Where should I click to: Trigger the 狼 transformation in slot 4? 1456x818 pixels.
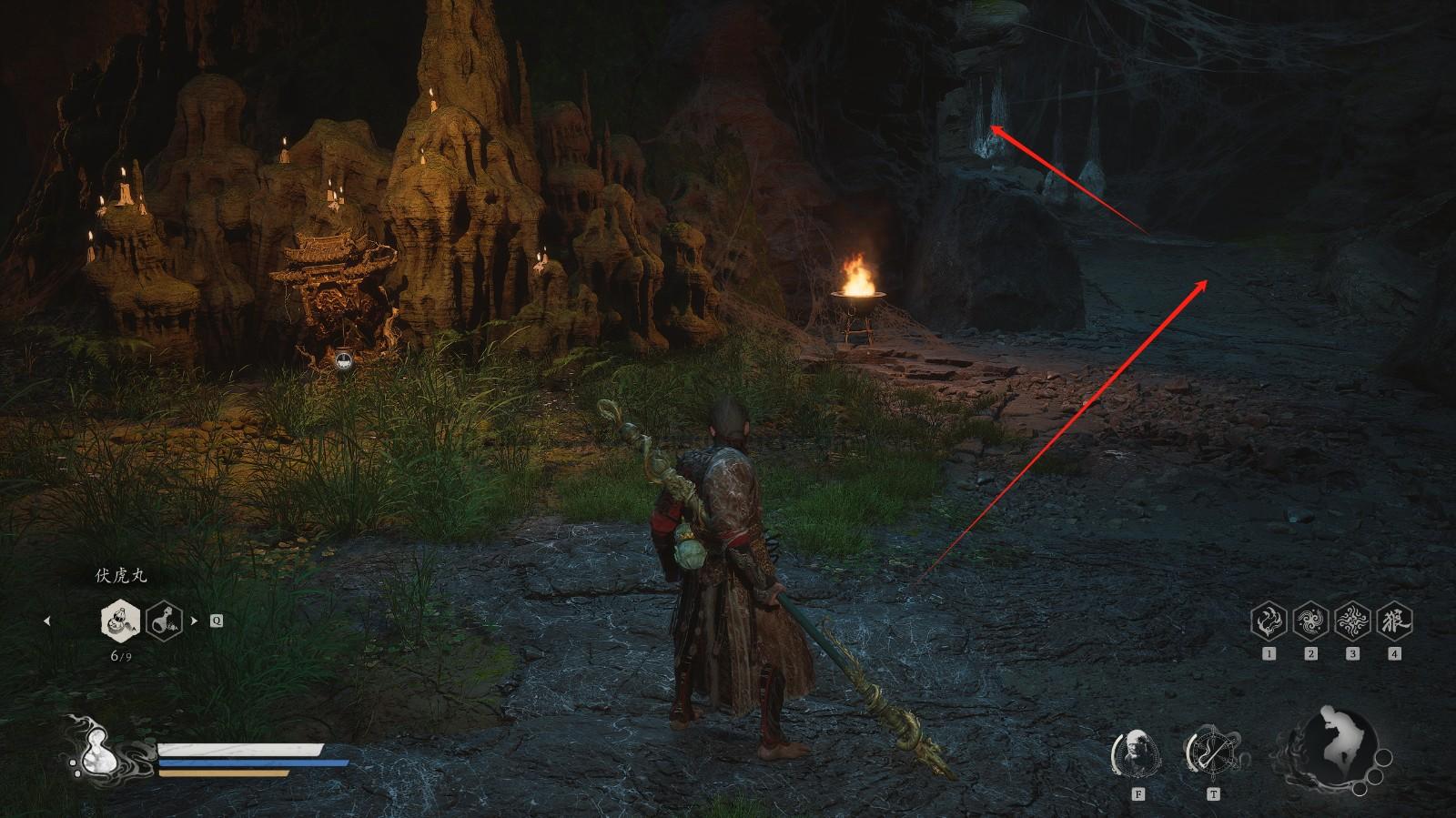pos(1394,621)
